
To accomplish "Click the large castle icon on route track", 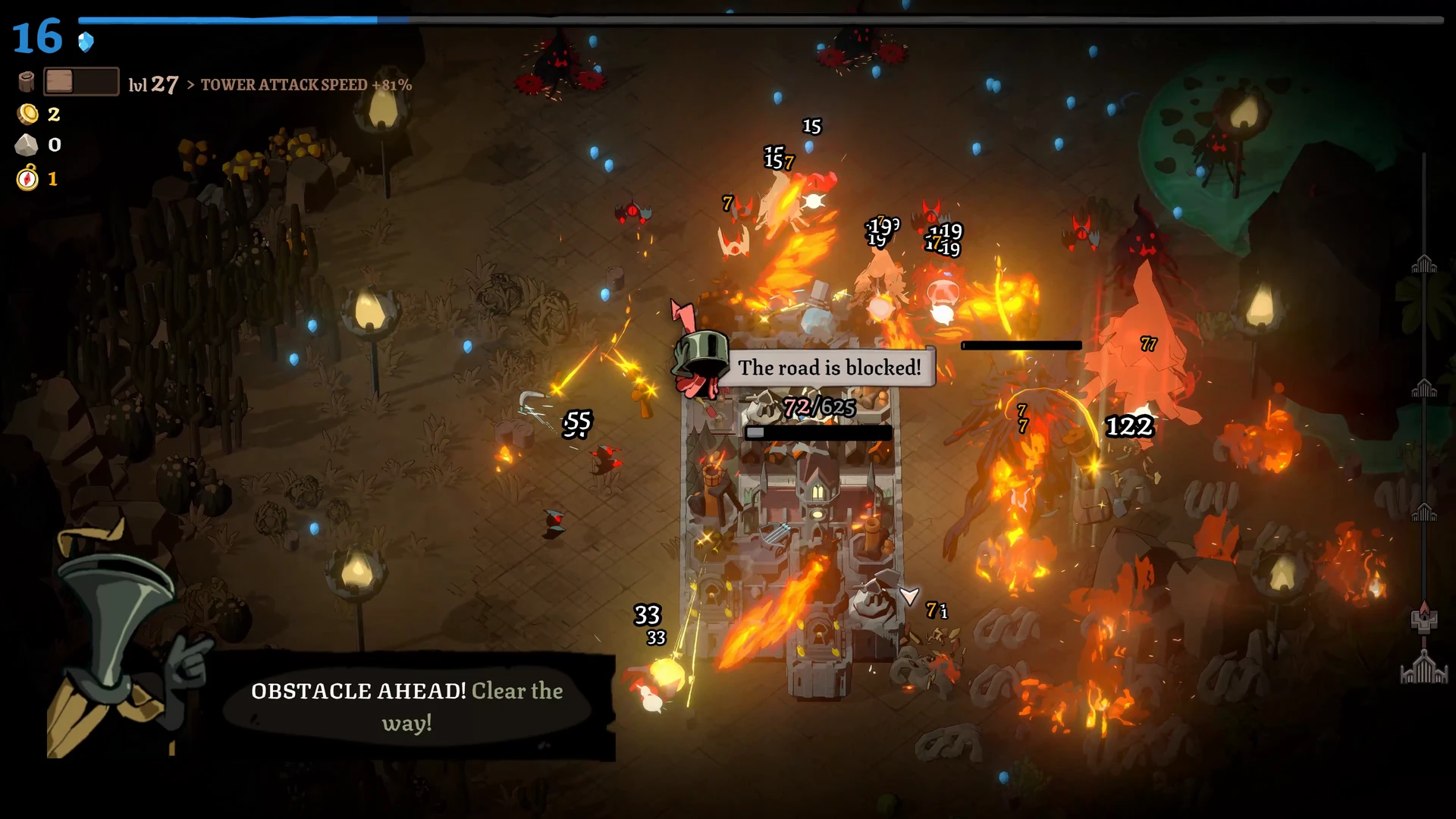I will [x=1423, y=669].
